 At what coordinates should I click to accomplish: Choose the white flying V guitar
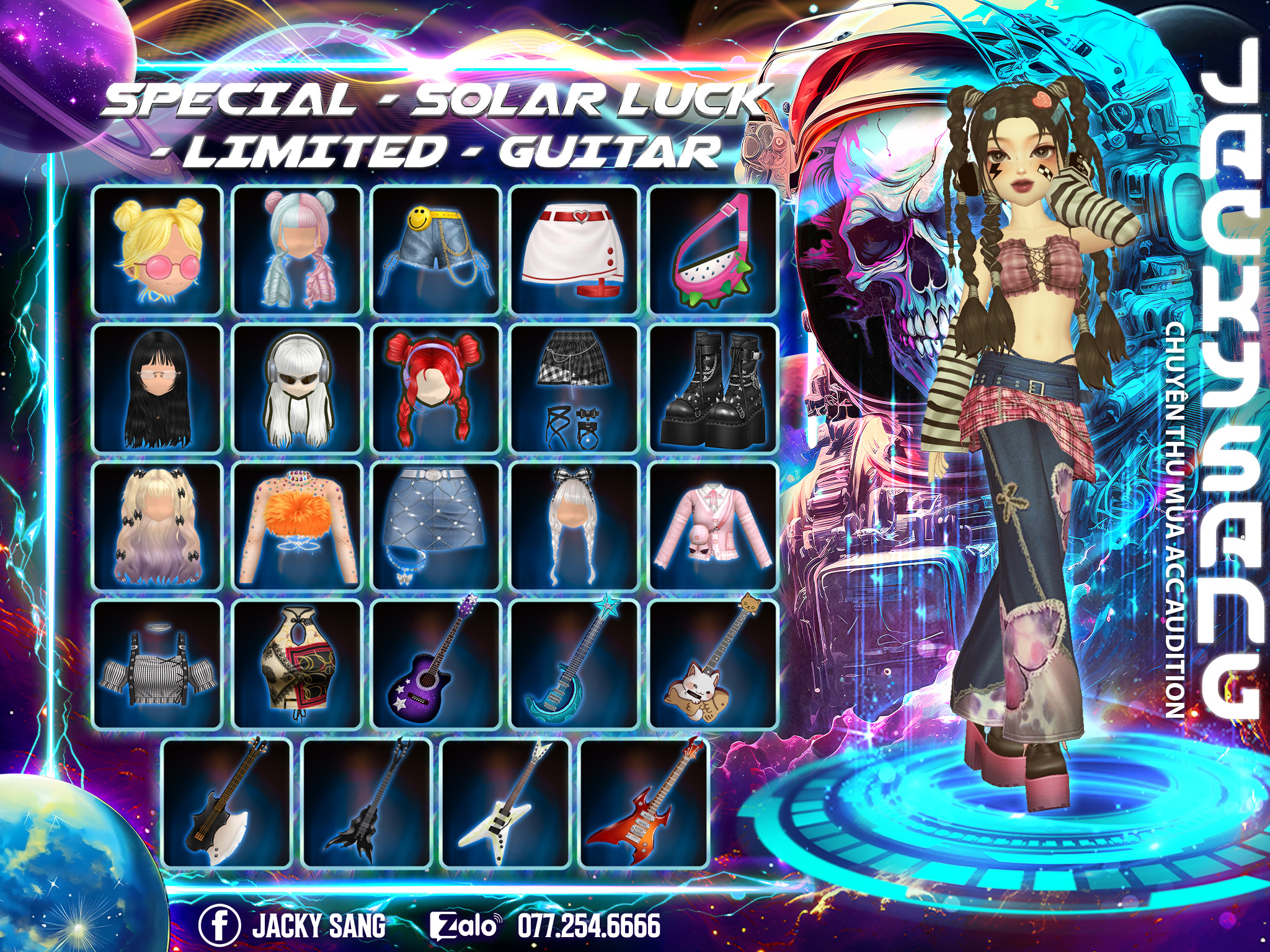pos(505,803)
